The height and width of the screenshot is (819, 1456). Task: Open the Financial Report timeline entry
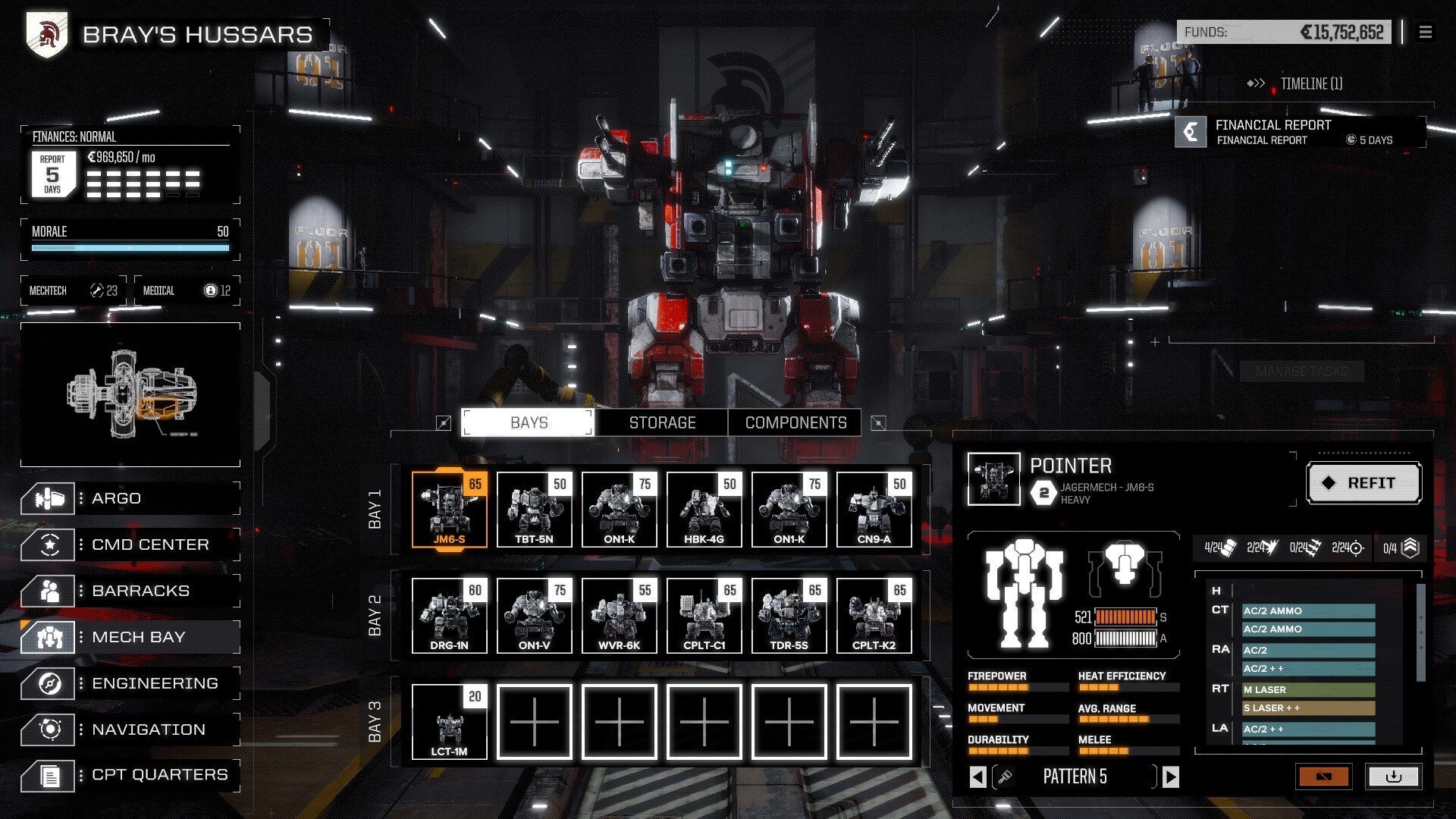(x=1300, y=132)
